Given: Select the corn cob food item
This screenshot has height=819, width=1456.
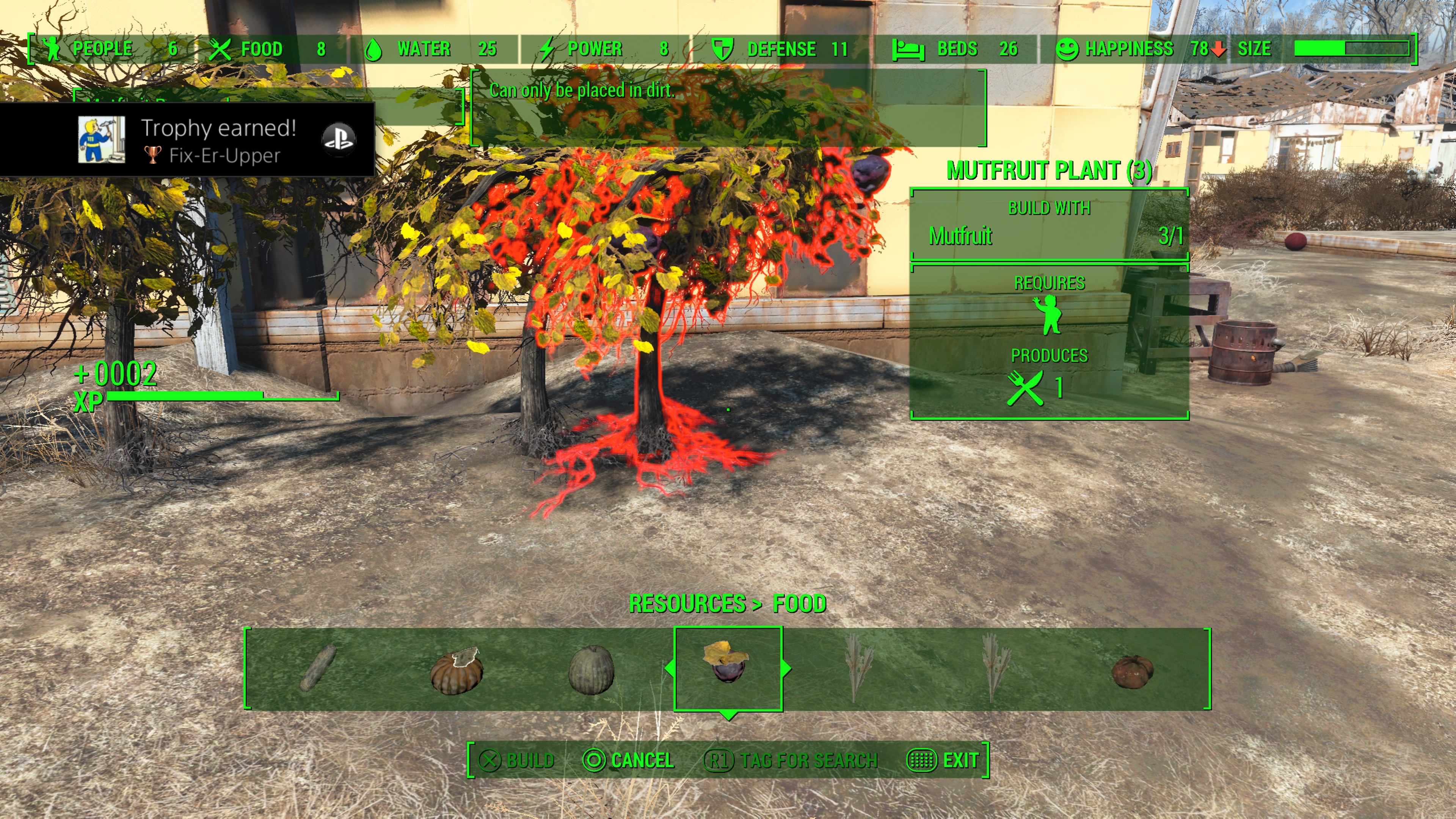Looking at the screenshot, I should point(318,669).
